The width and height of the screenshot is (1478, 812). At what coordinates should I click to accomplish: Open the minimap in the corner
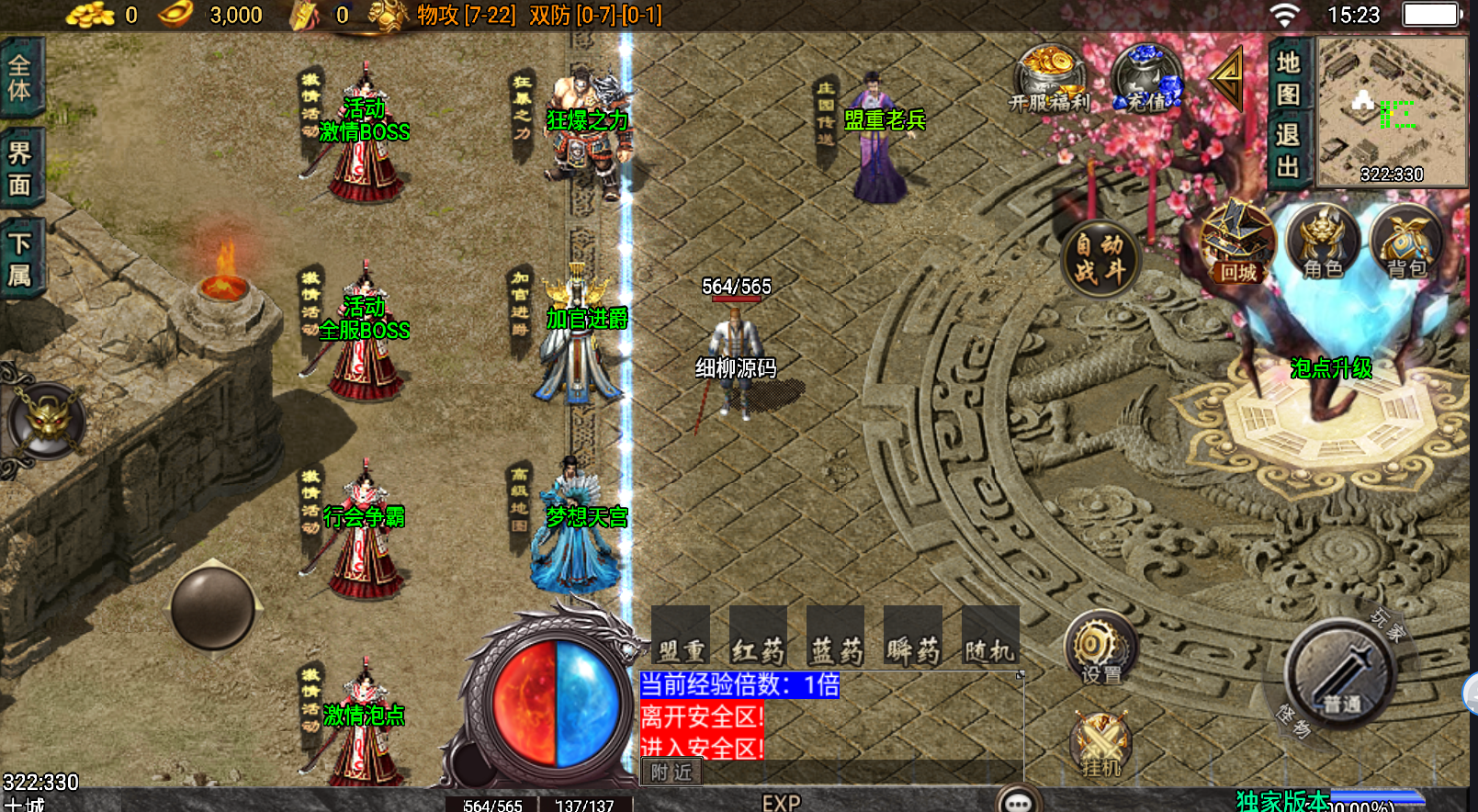(1391, 111)
